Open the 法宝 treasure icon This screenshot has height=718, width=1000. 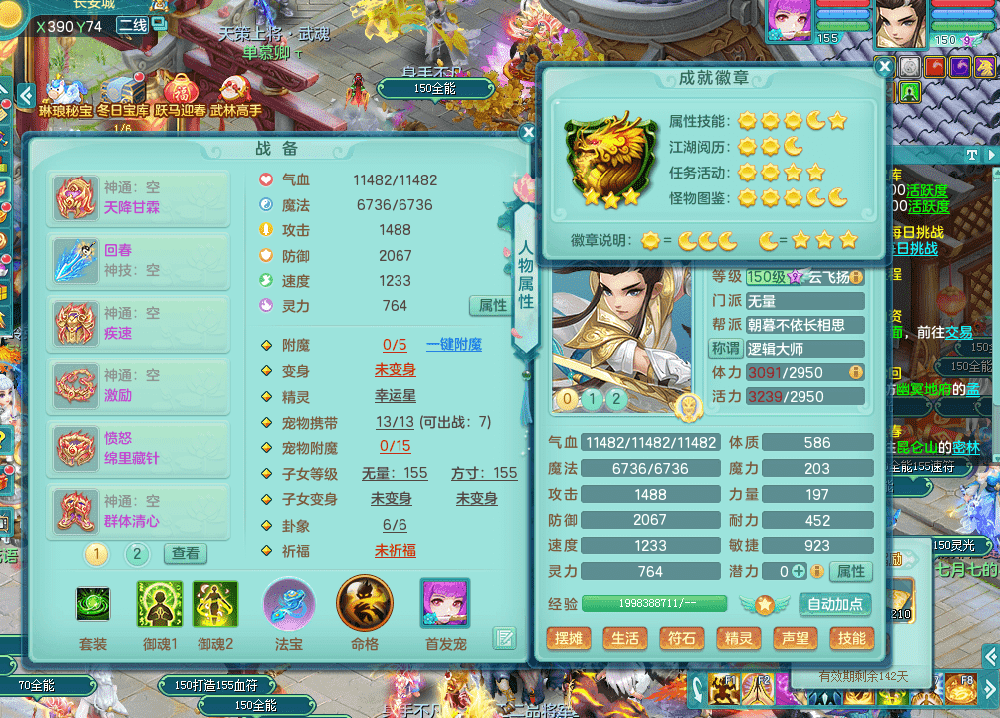(x=289, y=604)
